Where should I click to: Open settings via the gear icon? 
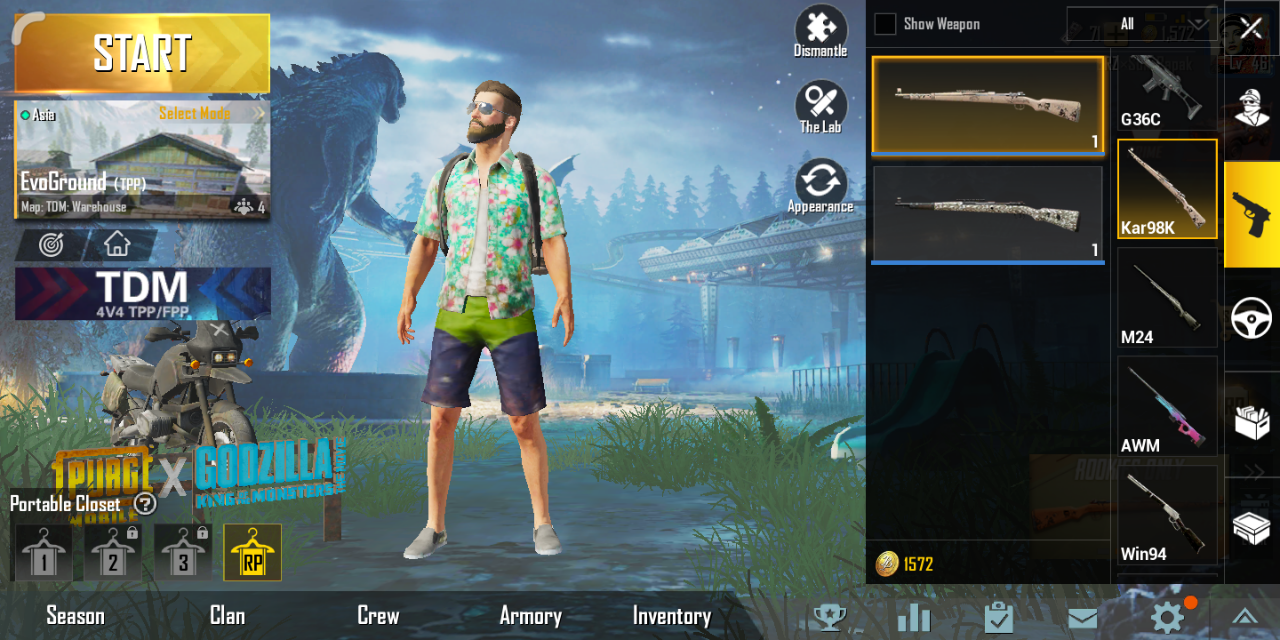coord(1167,618)
